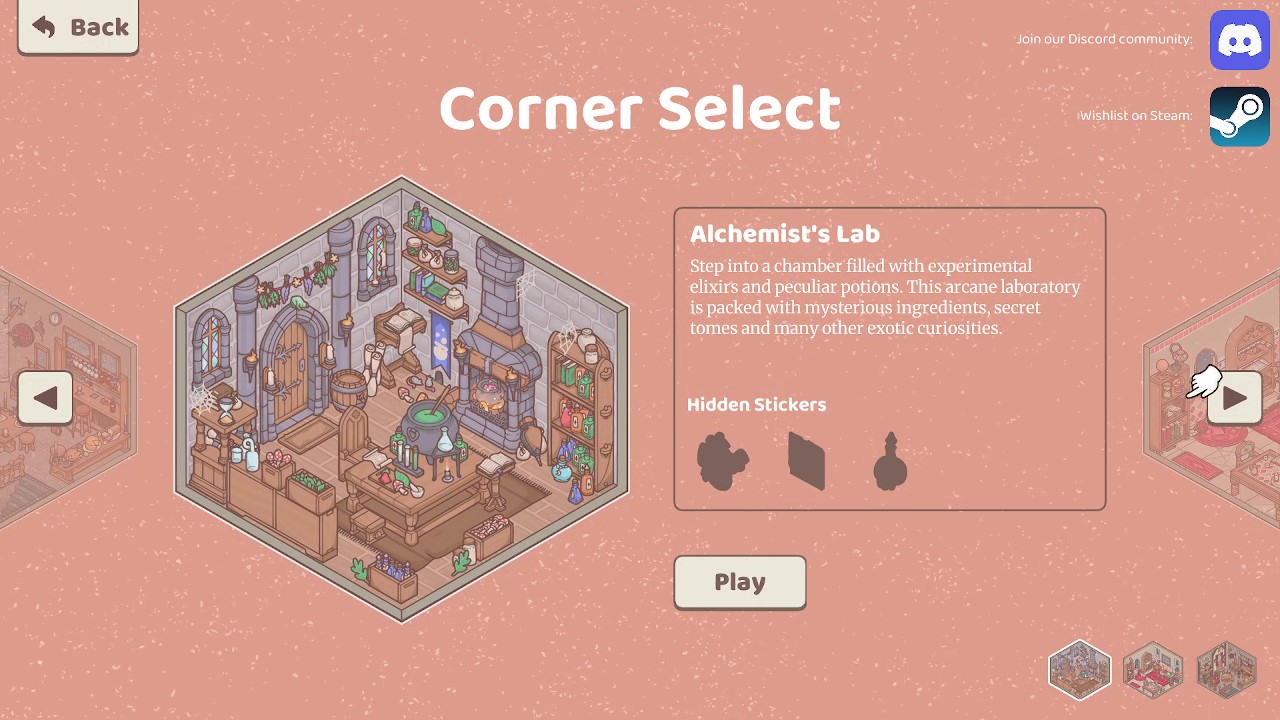Choose the second room thumbnail with red rugs
This screenshot has width=1280, height=720.
1153,669
